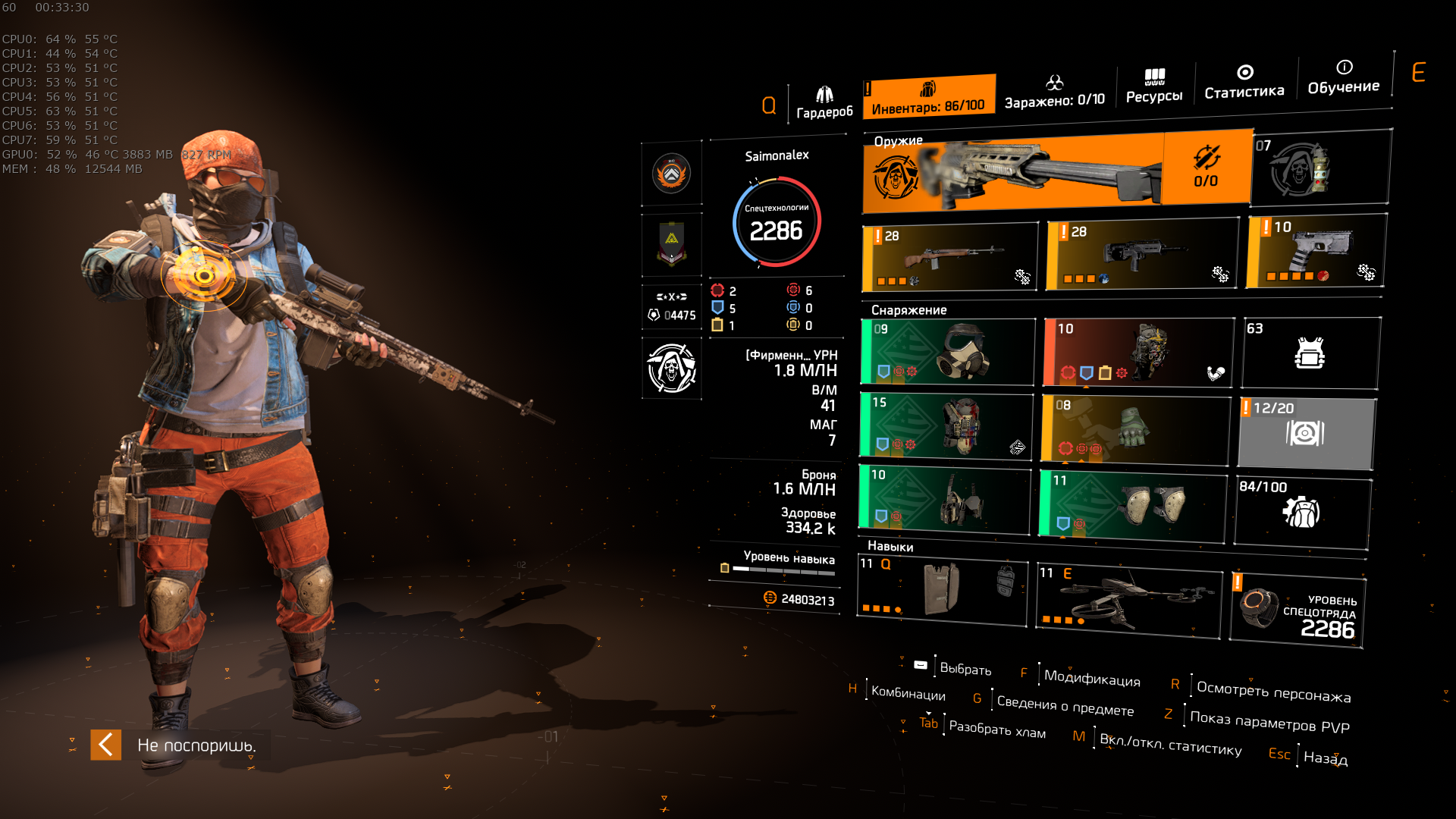Open the chest armor vest slot

click(x=946, y=426)
